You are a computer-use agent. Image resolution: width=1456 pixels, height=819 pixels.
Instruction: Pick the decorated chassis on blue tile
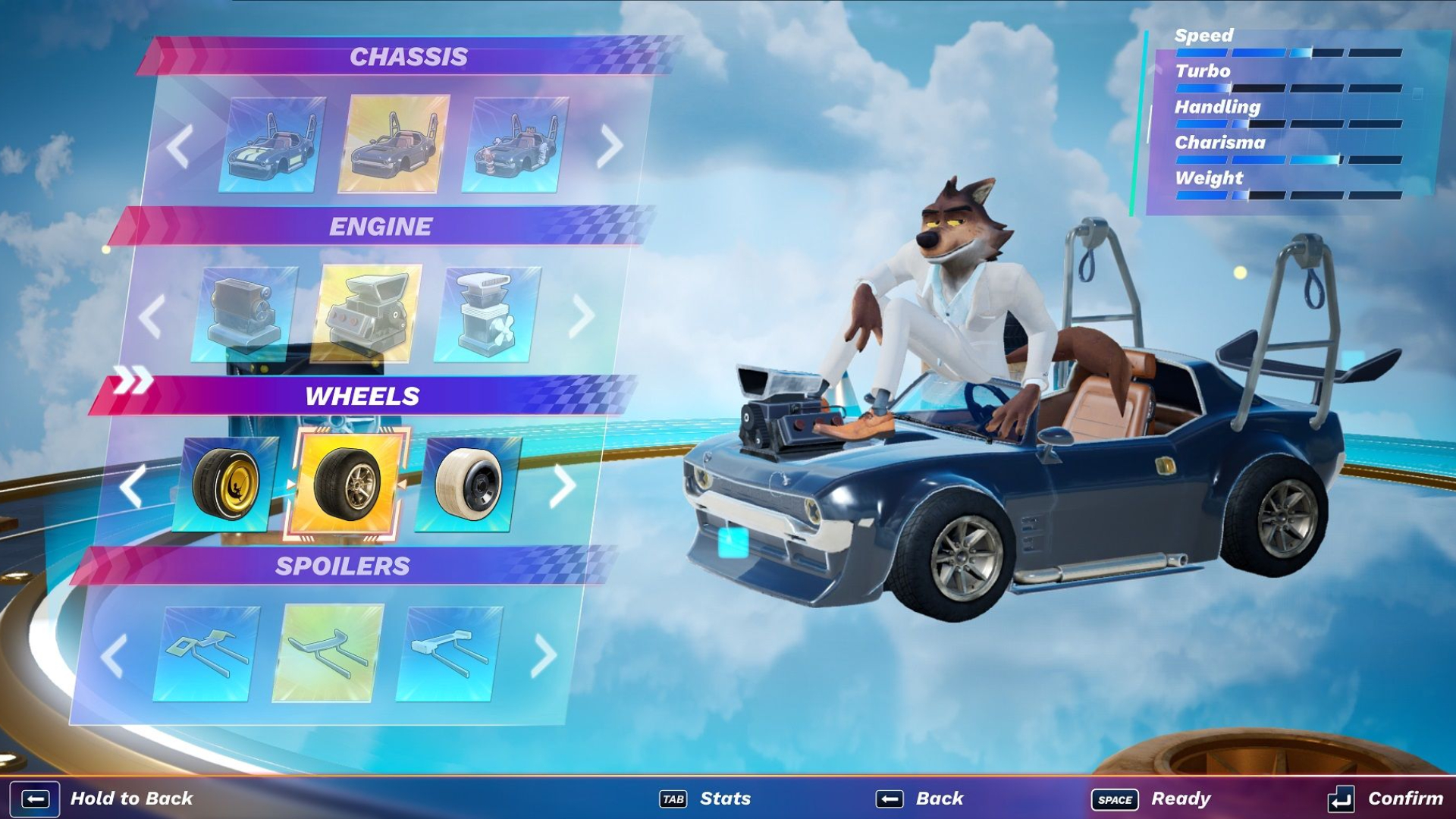[516, 145]
